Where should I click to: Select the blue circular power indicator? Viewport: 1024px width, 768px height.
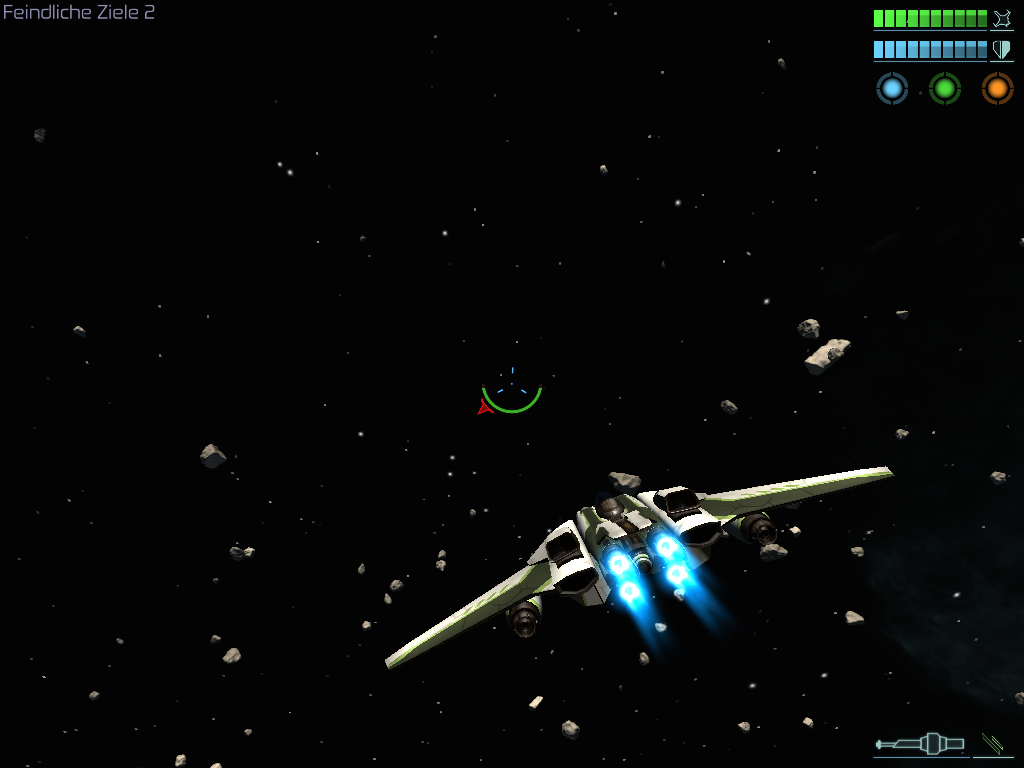coord(892,89)
